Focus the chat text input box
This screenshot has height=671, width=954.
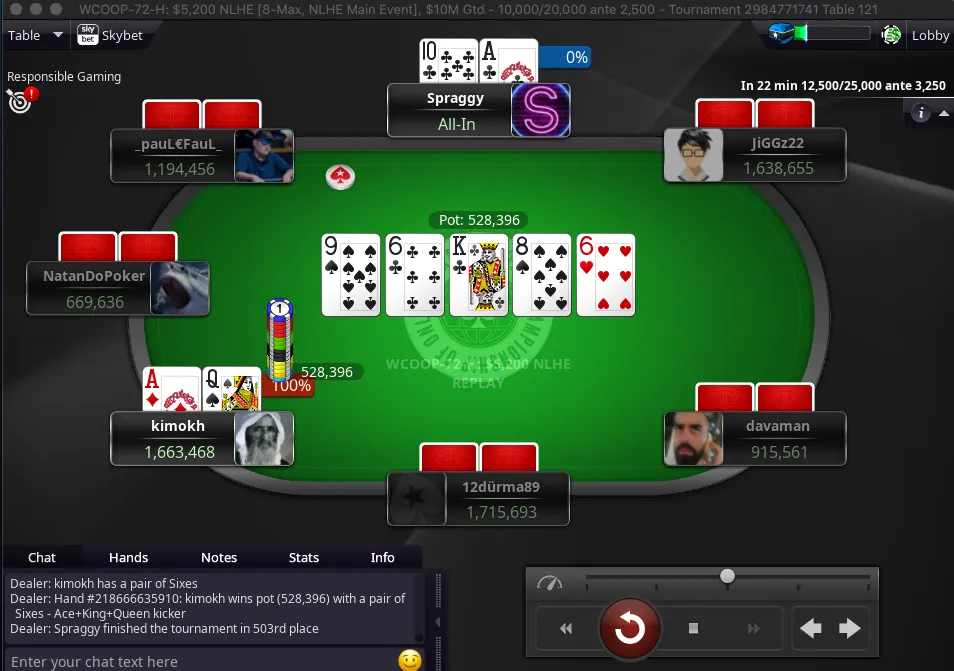(x=200, y=661)
